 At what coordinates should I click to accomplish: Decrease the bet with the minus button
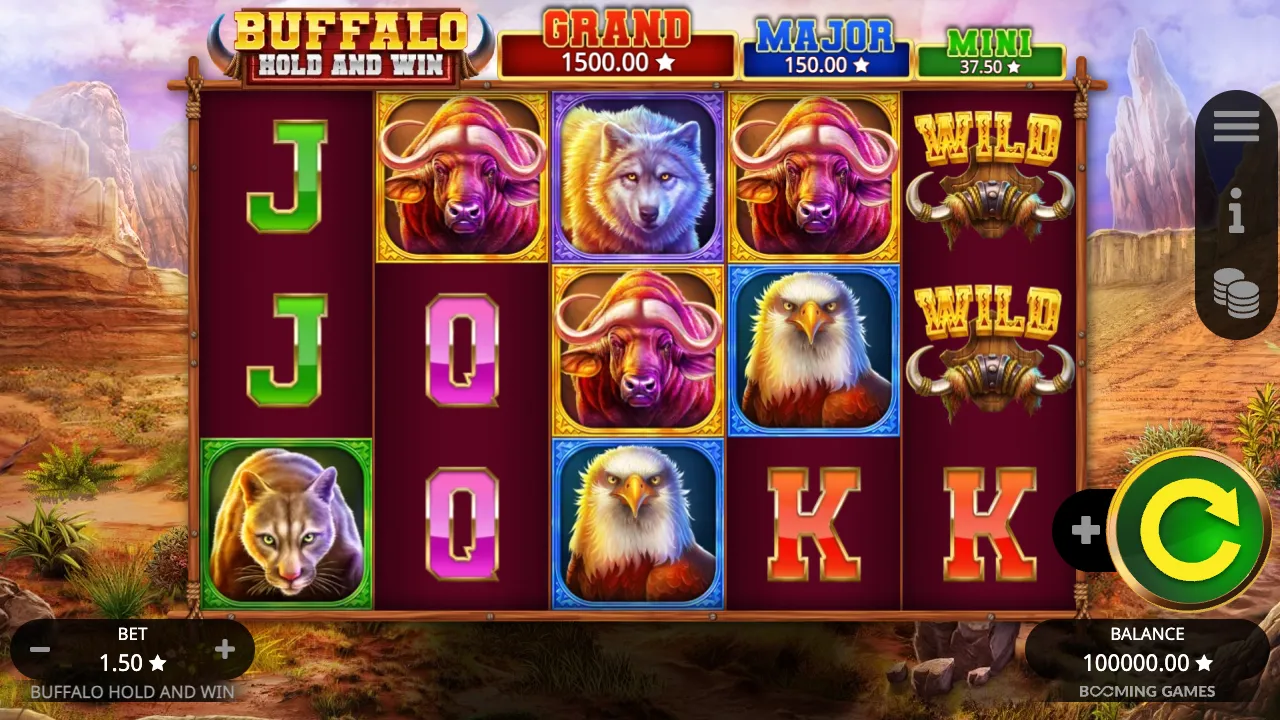[x=41, y=648]
